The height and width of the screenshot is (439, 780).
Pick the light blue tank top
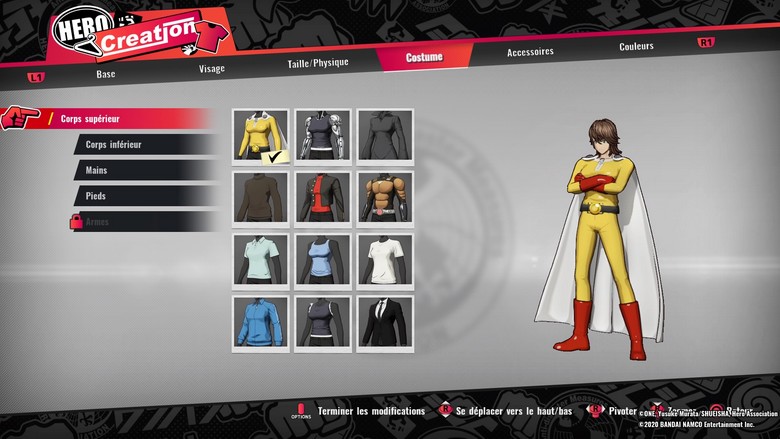point(322,260)
